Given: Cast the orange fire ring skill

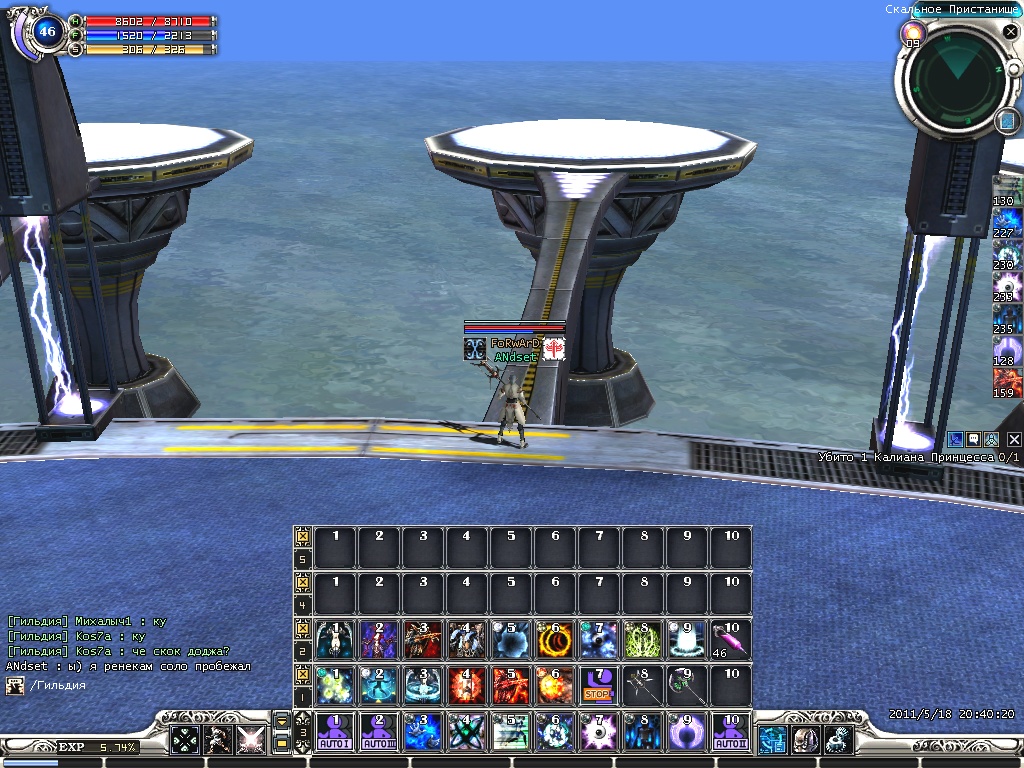Looking at the screenshot, I should coord(554,638).
